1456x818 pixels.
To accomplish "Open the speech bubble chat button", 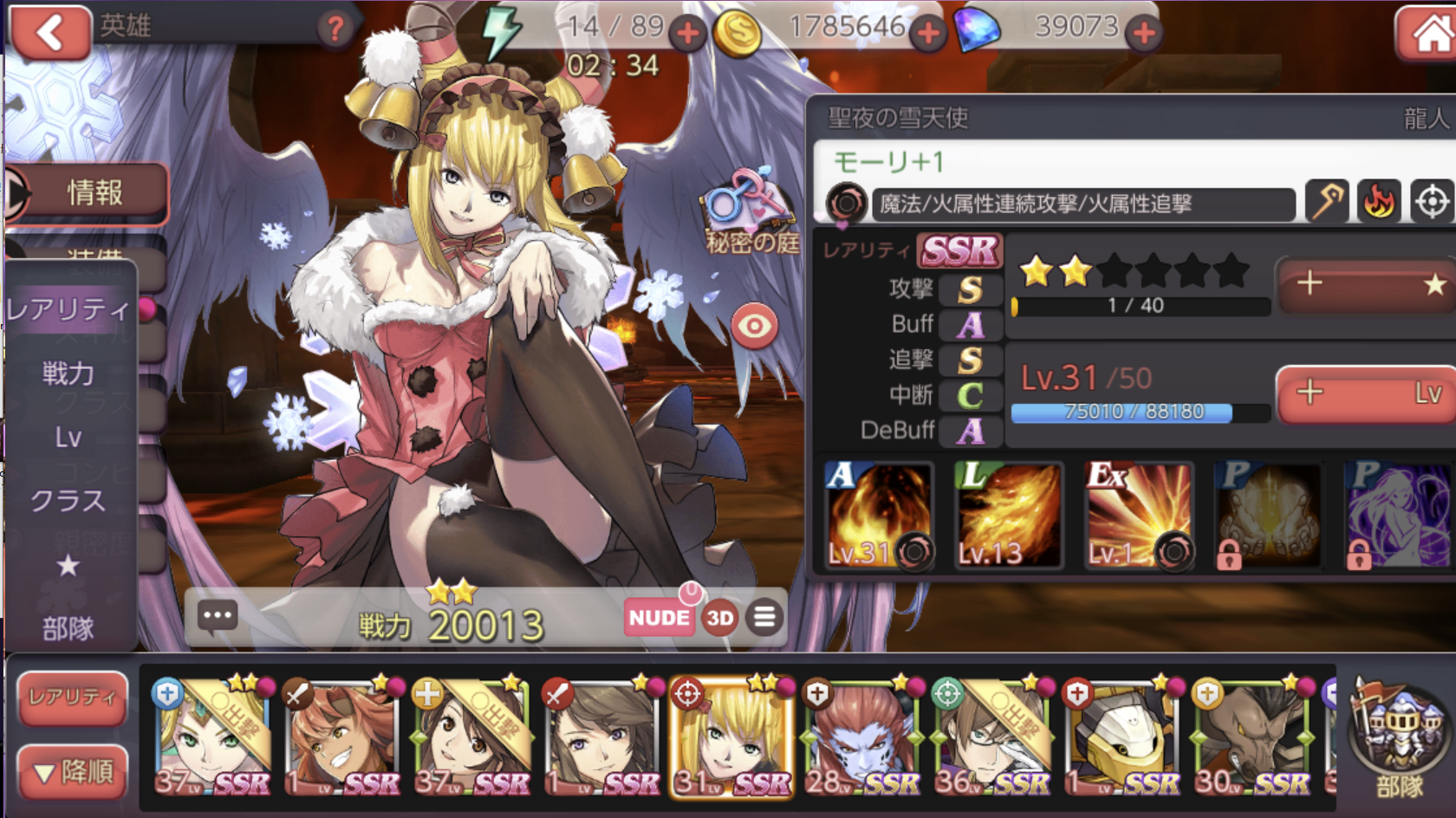I will click(217, 616).
